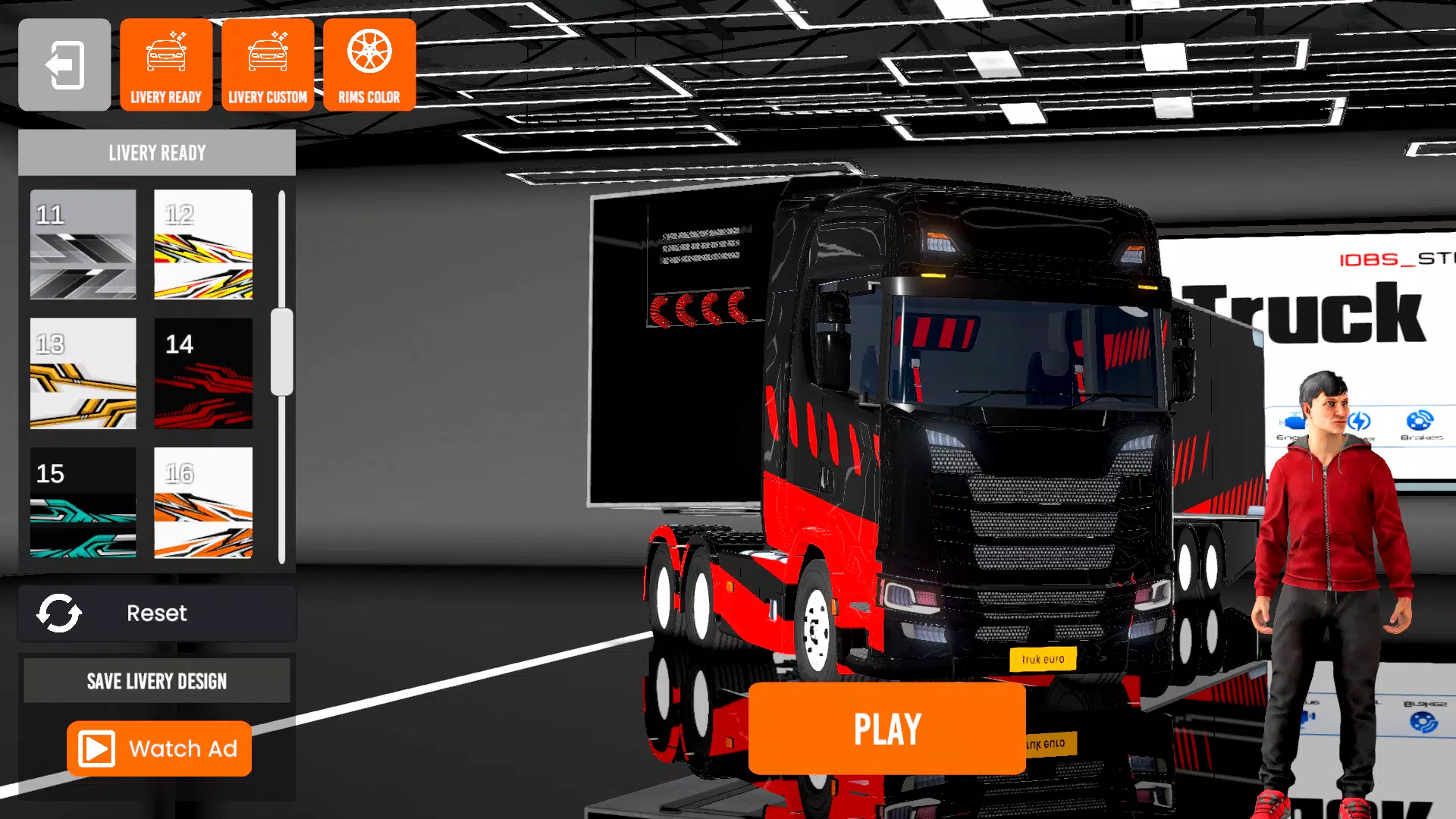Click the play triangle on Watch Ad
The image size is (1456, 819).
pyautogui.click(x=96, y=748)
